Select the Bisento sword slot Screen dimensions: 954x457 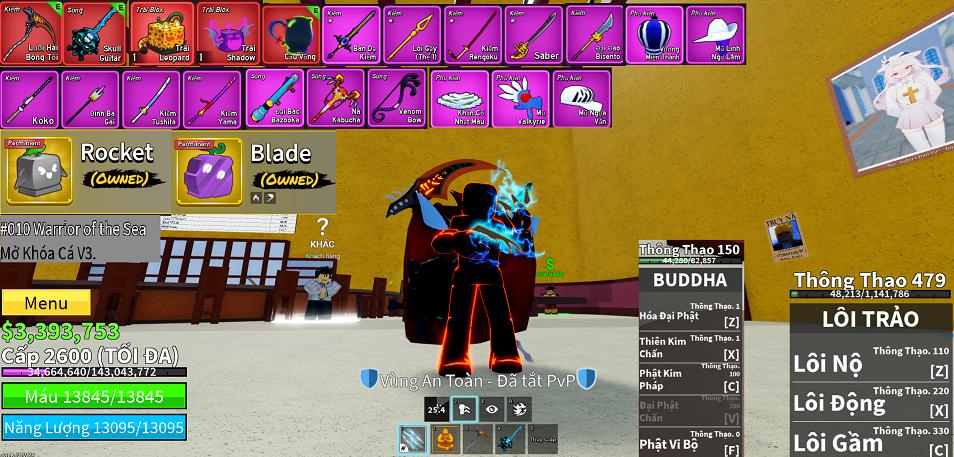594,33
